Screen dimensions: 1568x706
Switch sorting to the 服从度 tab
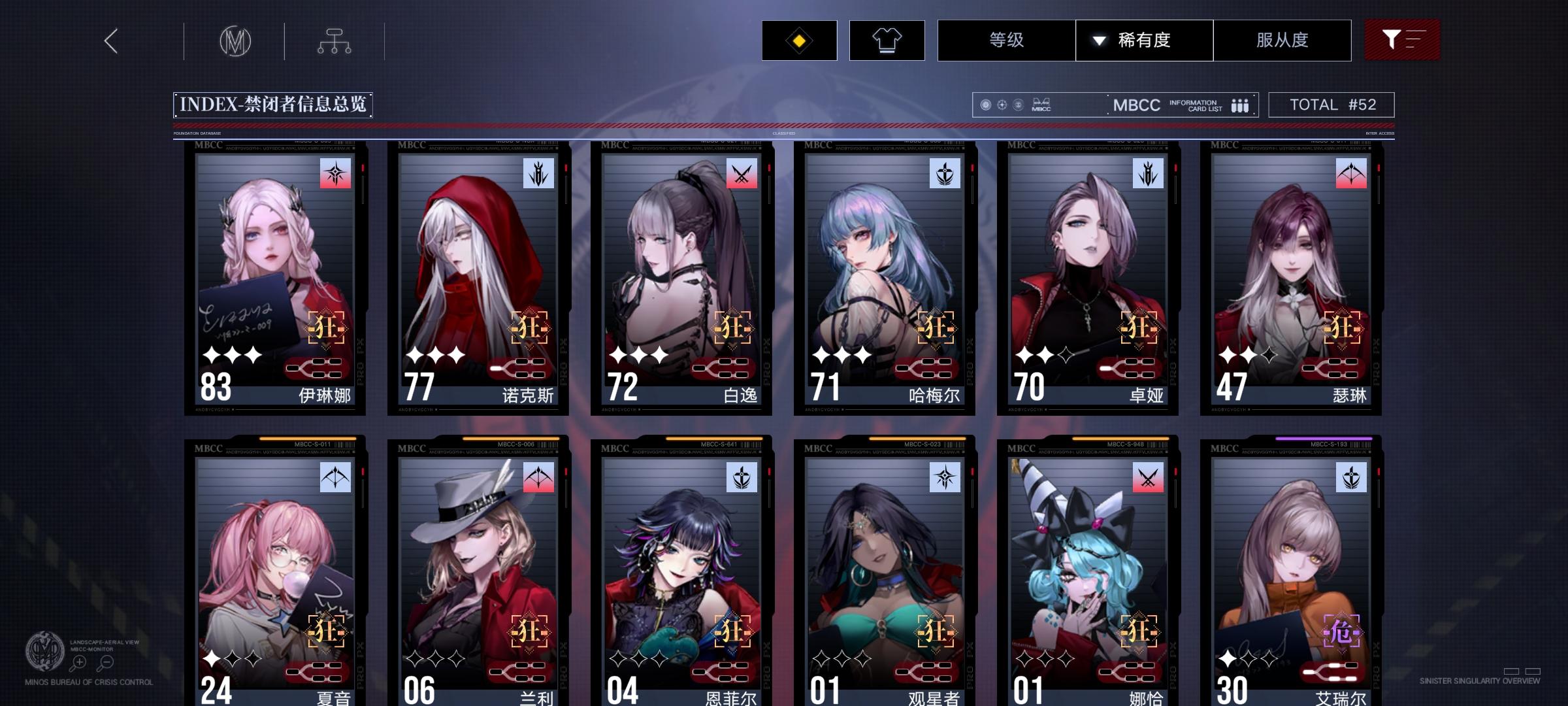tap(1282, 40)
